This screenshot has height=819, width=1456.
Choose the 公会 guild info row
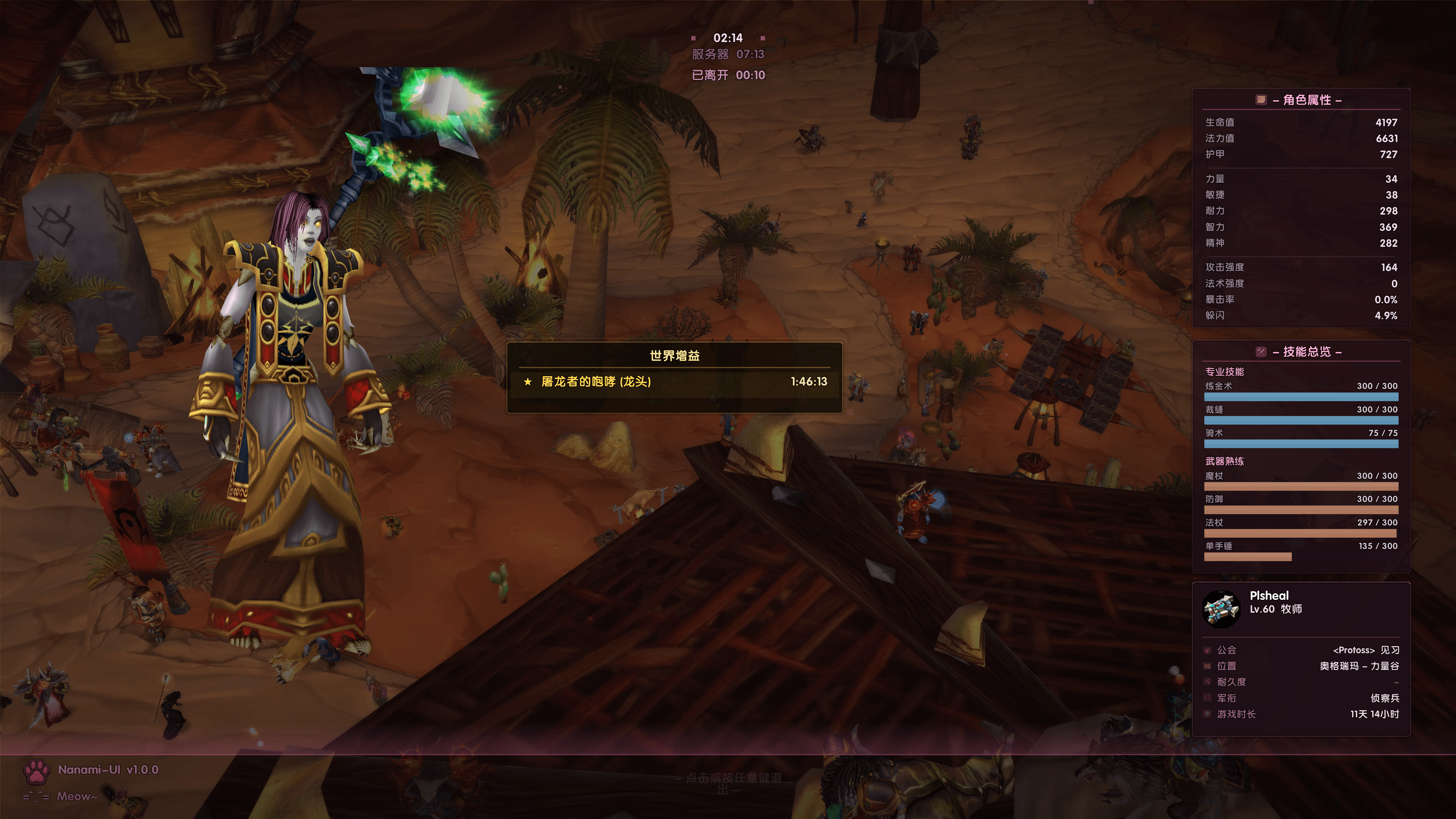(x=1301, y=650)
